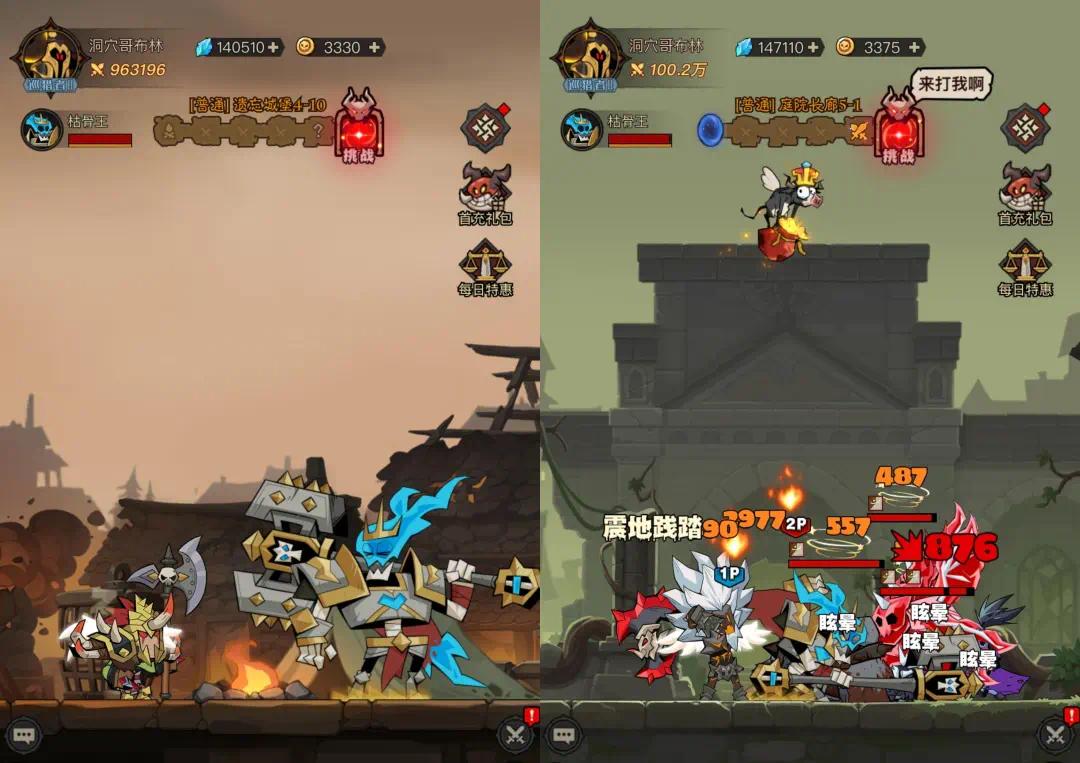The height and width of the screenshot is (763, 1080).
Task: Open the chat bubble button on the left screen
Action: [x=24, y=735]
